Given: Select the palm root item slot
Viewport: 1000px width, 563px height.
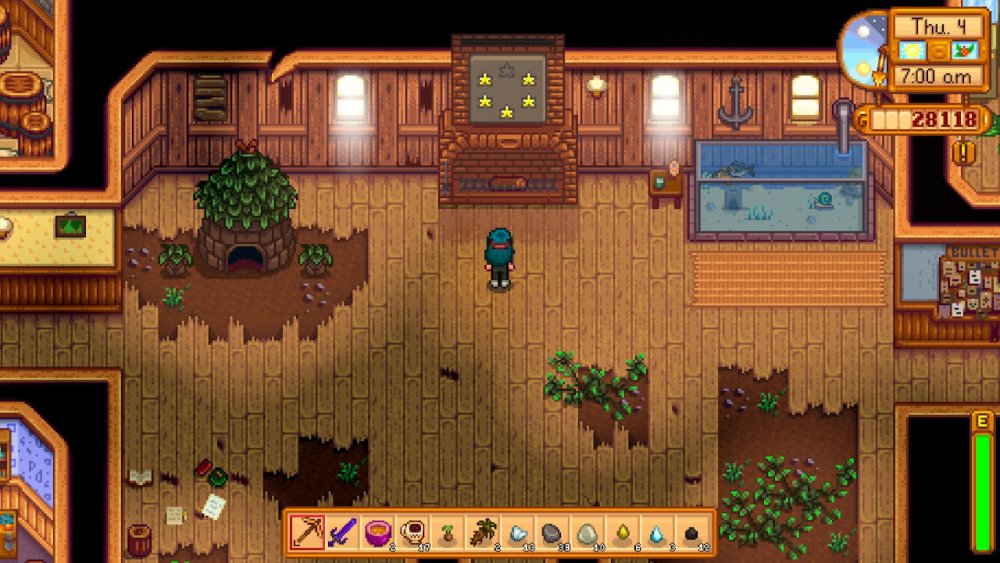Looking at the screenshot, I should (x=482, y=532).
